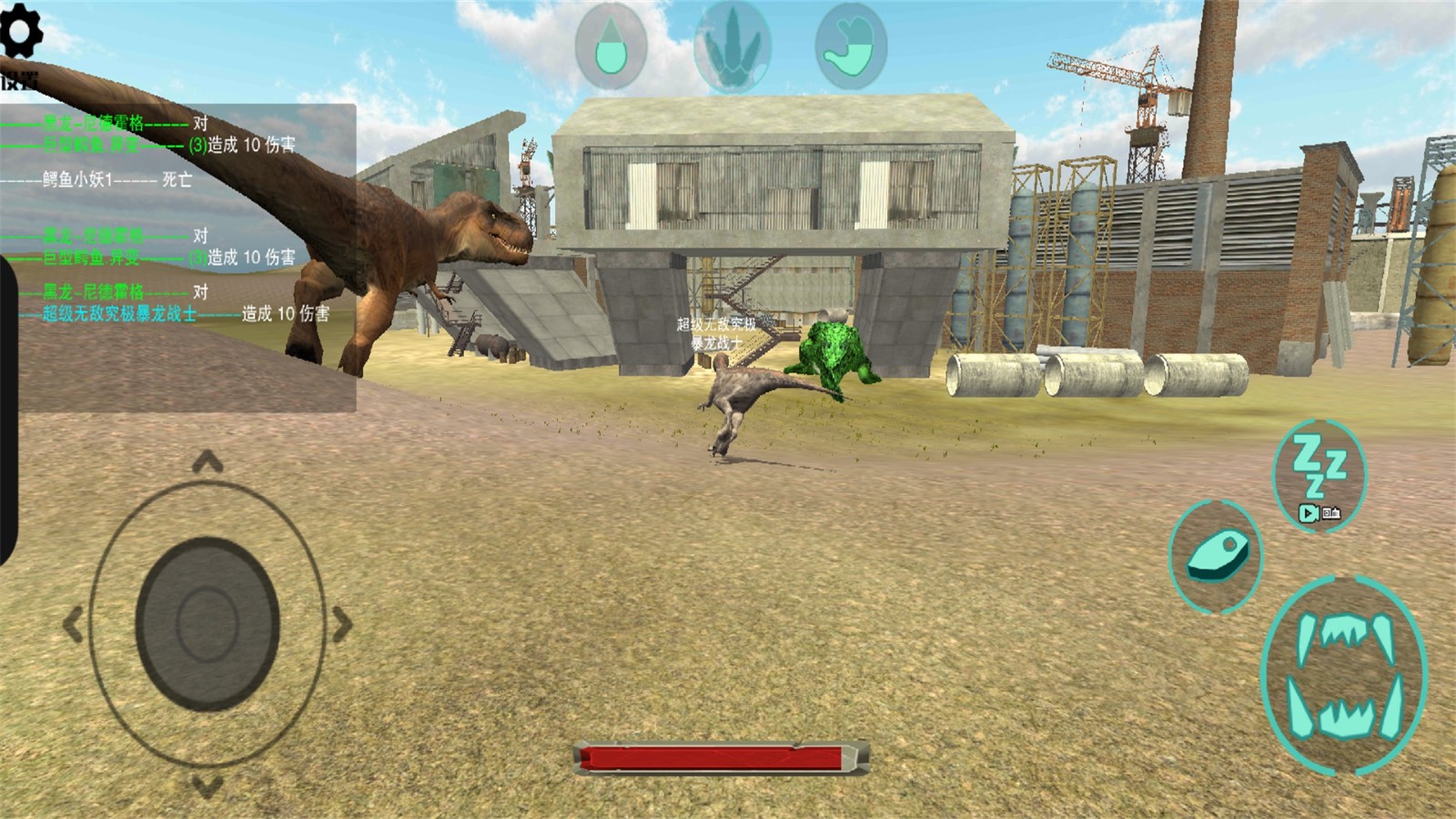Open the gear settings menu
This screenshot has width=1456, height=819.
tap(21, 33)
